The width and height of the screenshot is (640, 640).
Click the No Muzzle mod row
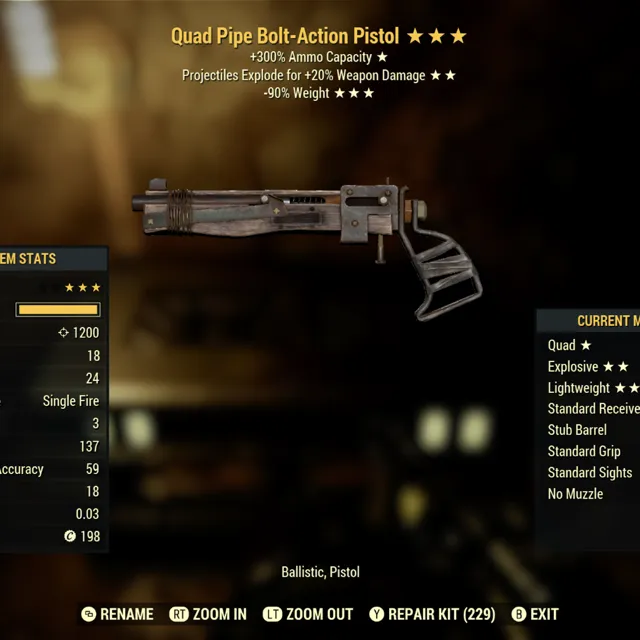pyautogui.click(x=575, y=493)
